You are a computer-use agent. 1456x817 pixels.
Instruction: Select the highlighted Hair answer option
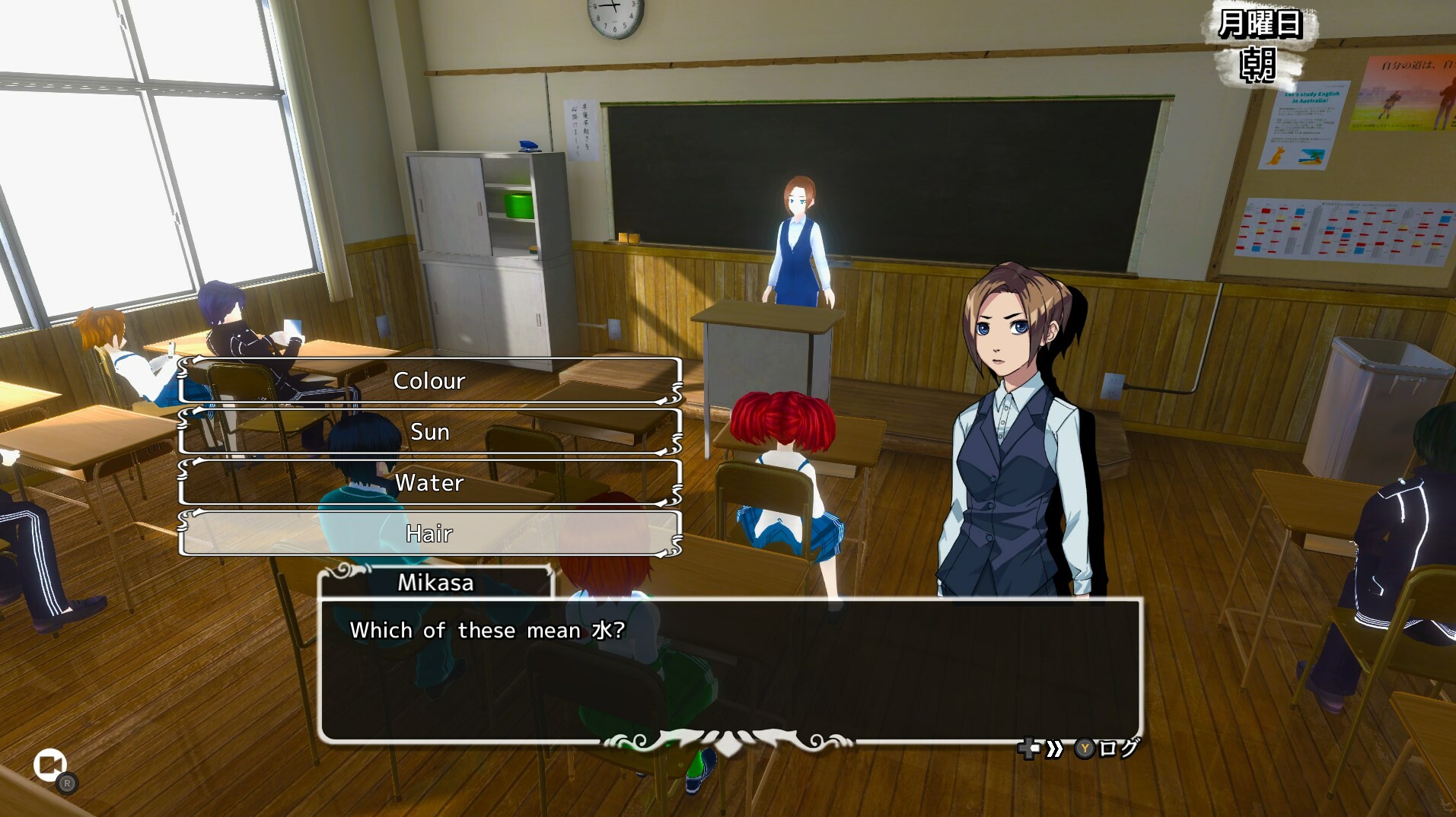(x=430, y=534)
